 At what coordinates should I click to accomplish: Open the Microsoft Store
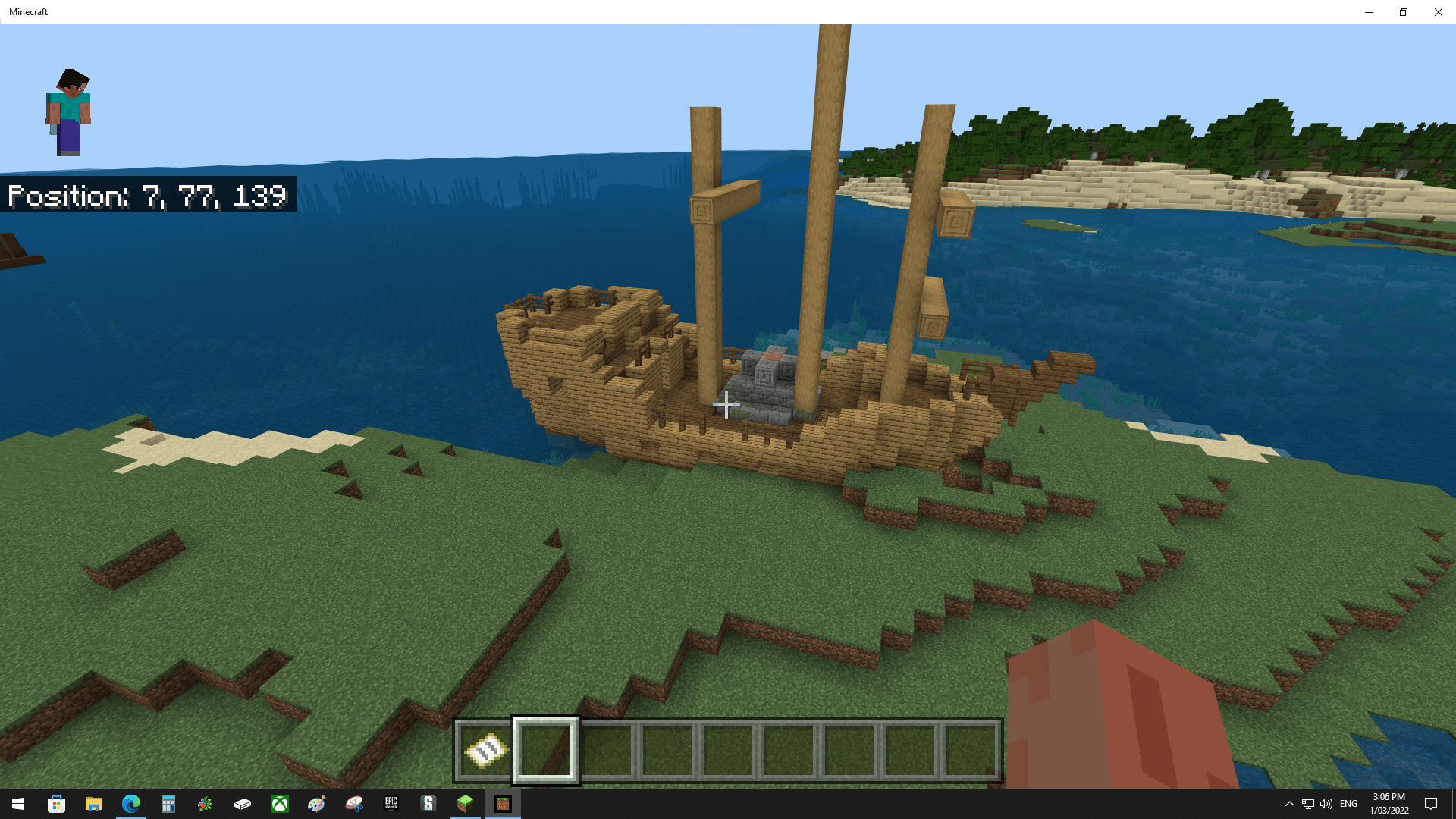coord(55,804)
